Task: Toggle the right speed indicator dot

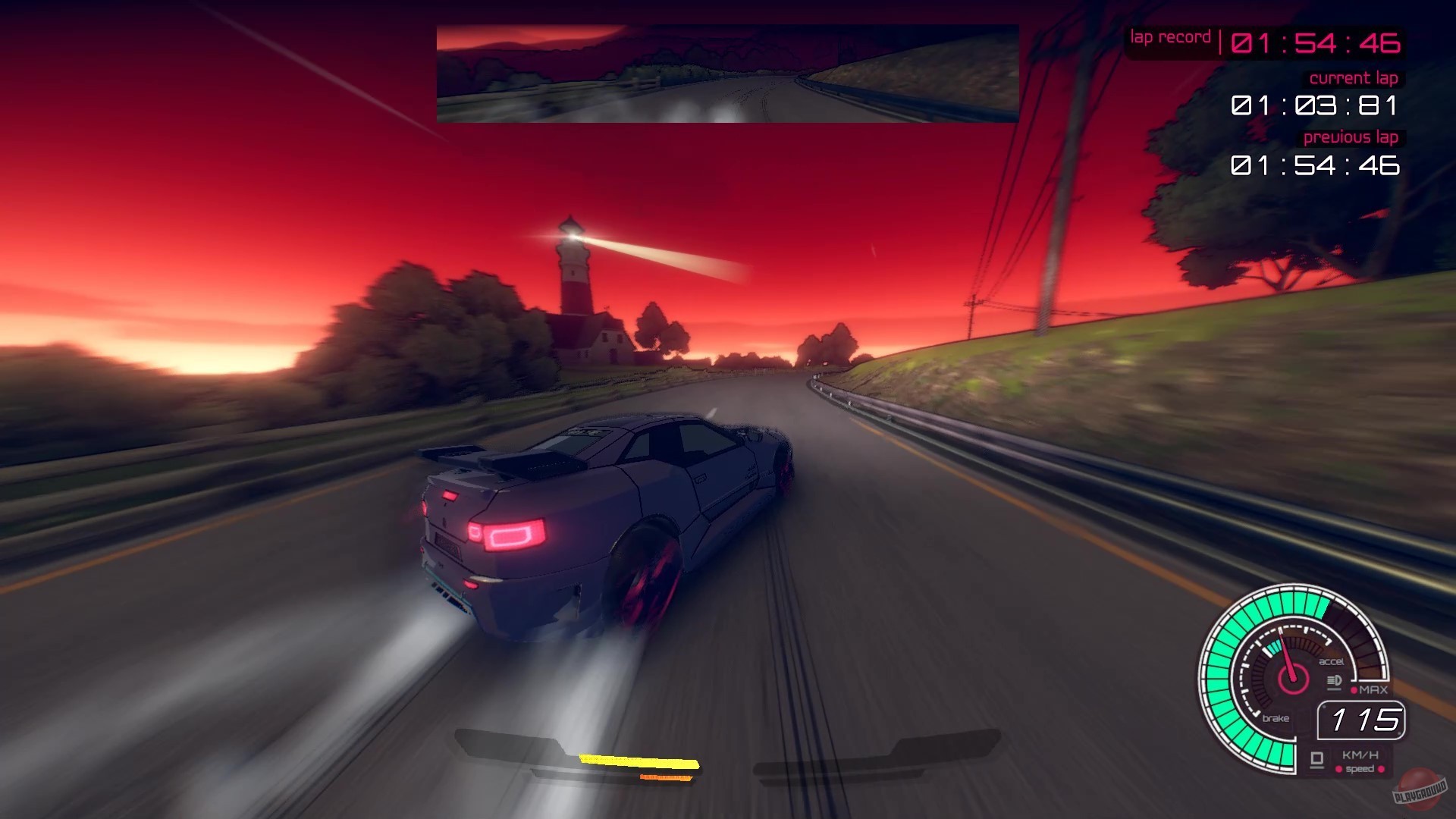Action: [1382, 770]
